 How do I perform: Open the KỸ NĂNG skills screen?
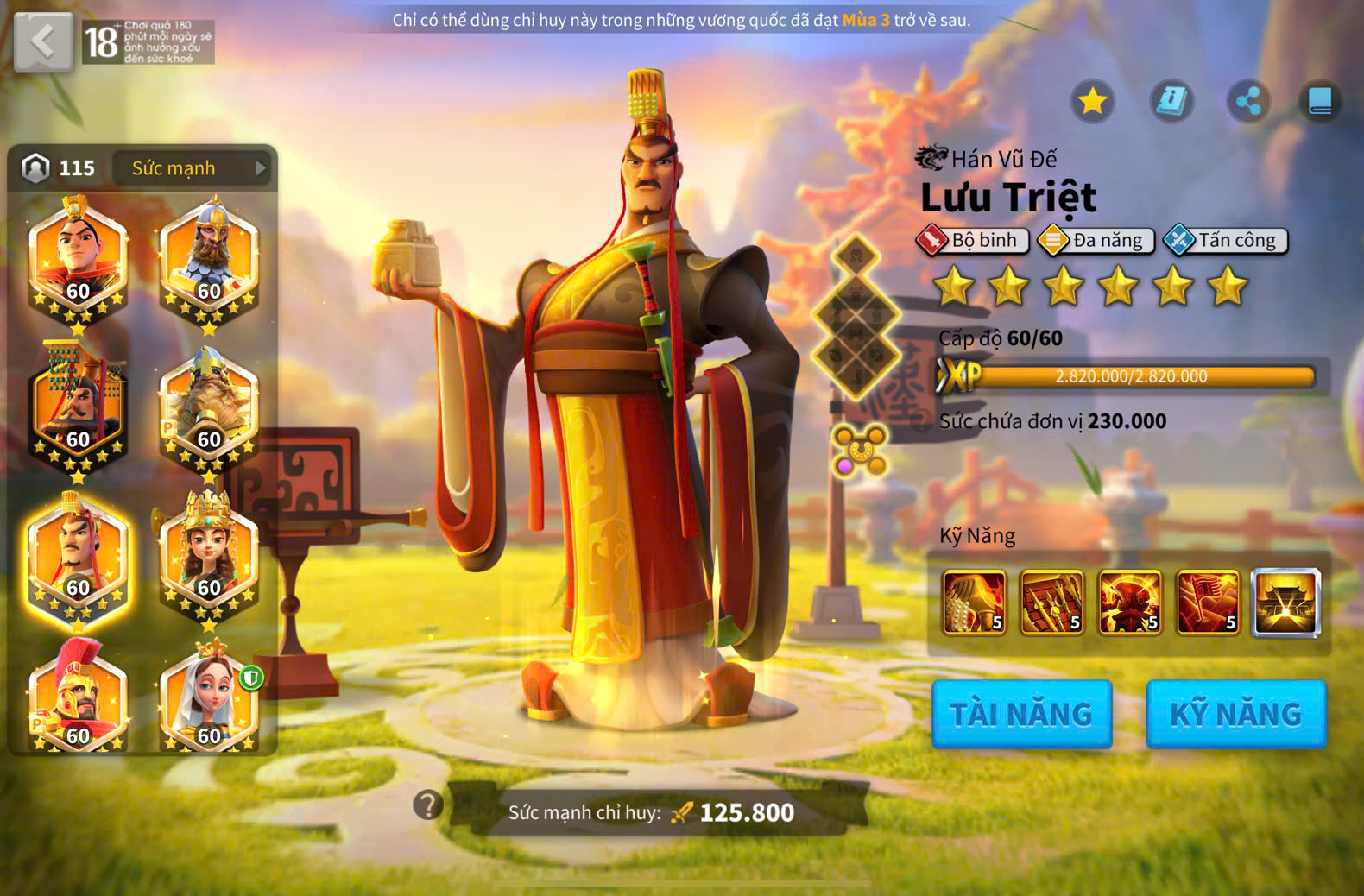(x=1235, y=714)
